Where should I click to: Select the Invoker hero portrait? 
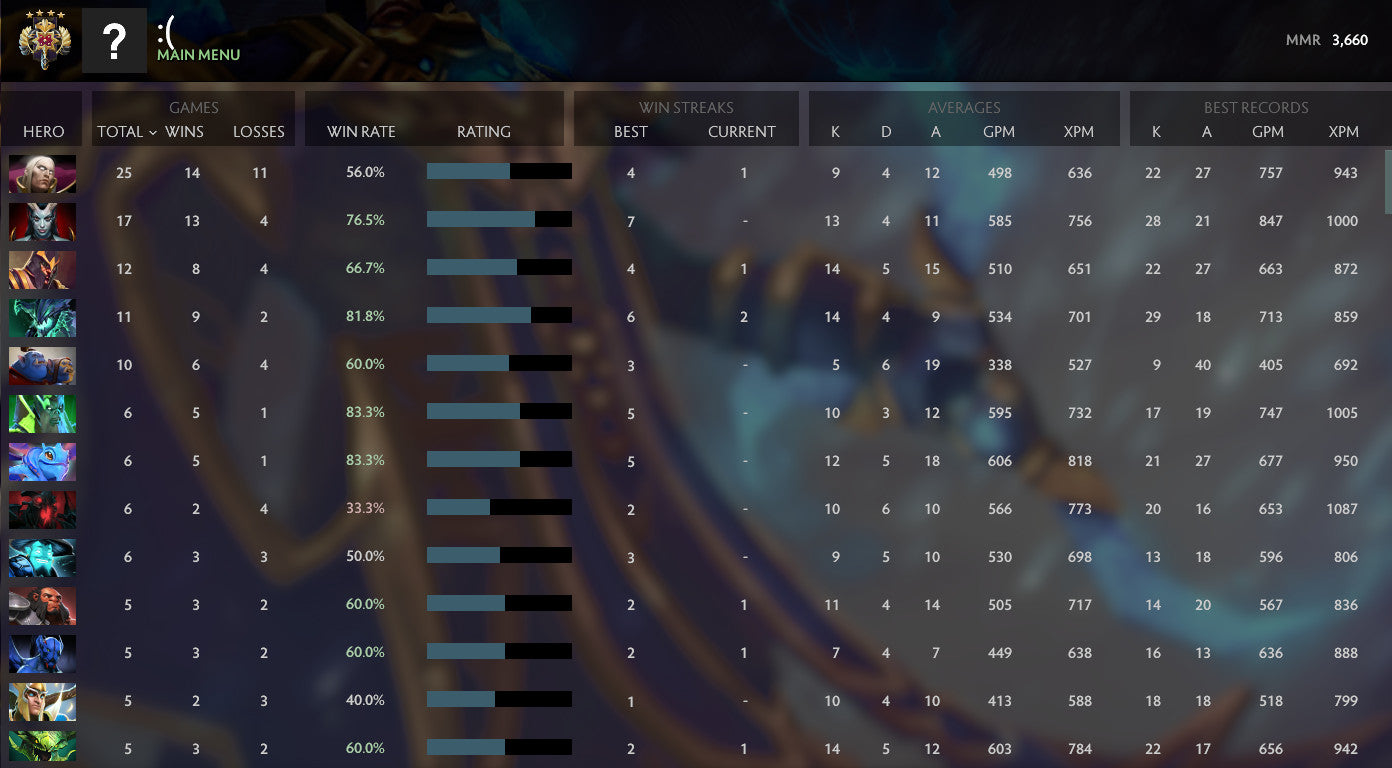(x=42, y=173)
